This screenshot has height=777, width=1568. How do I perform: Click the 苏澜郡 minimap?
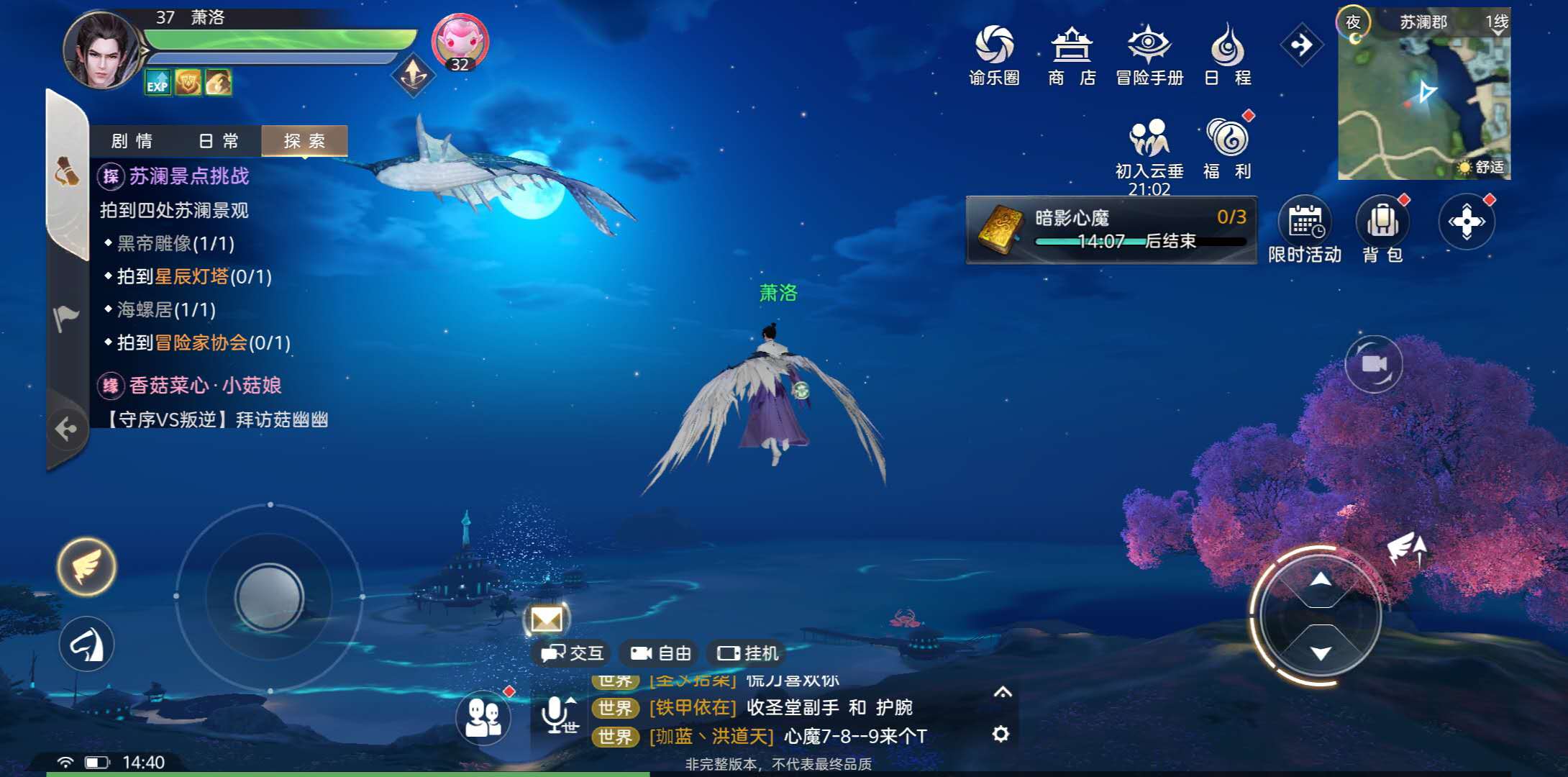pos(1423,101)
